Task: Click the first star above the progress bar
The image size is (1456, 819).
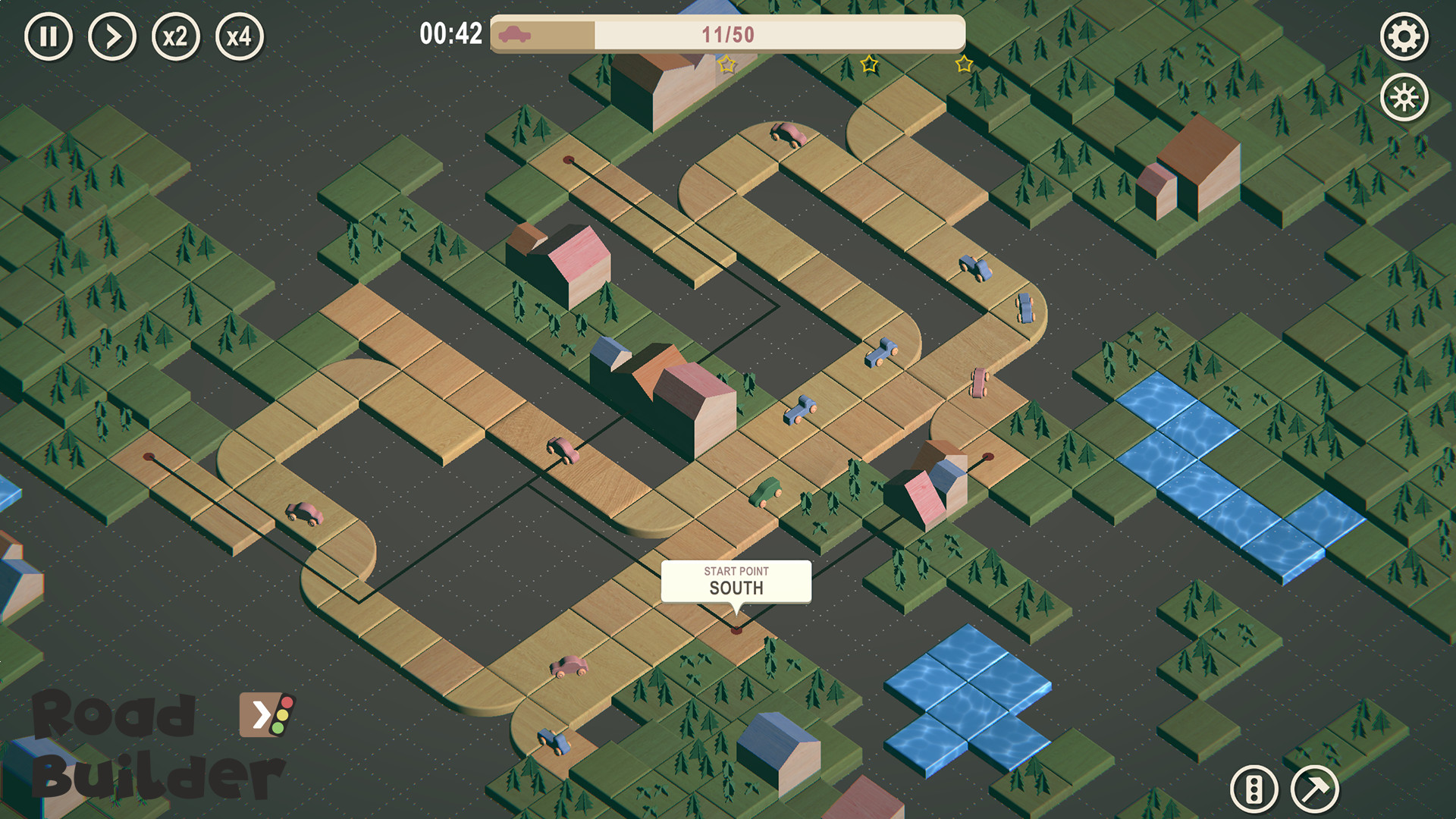Action: point(726,64)
